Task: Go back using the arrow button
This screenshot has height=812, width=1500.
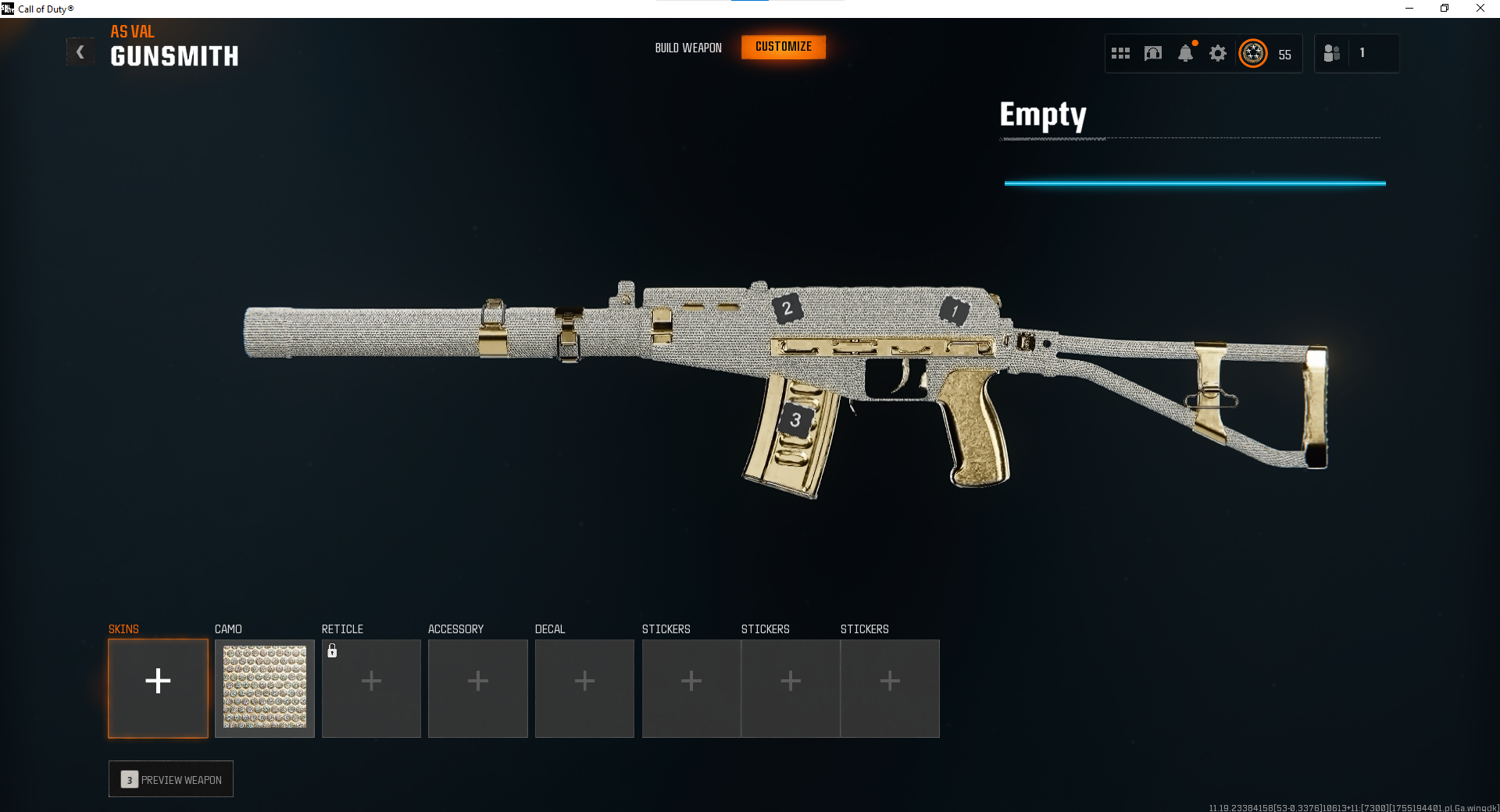Action: (80, 52)
